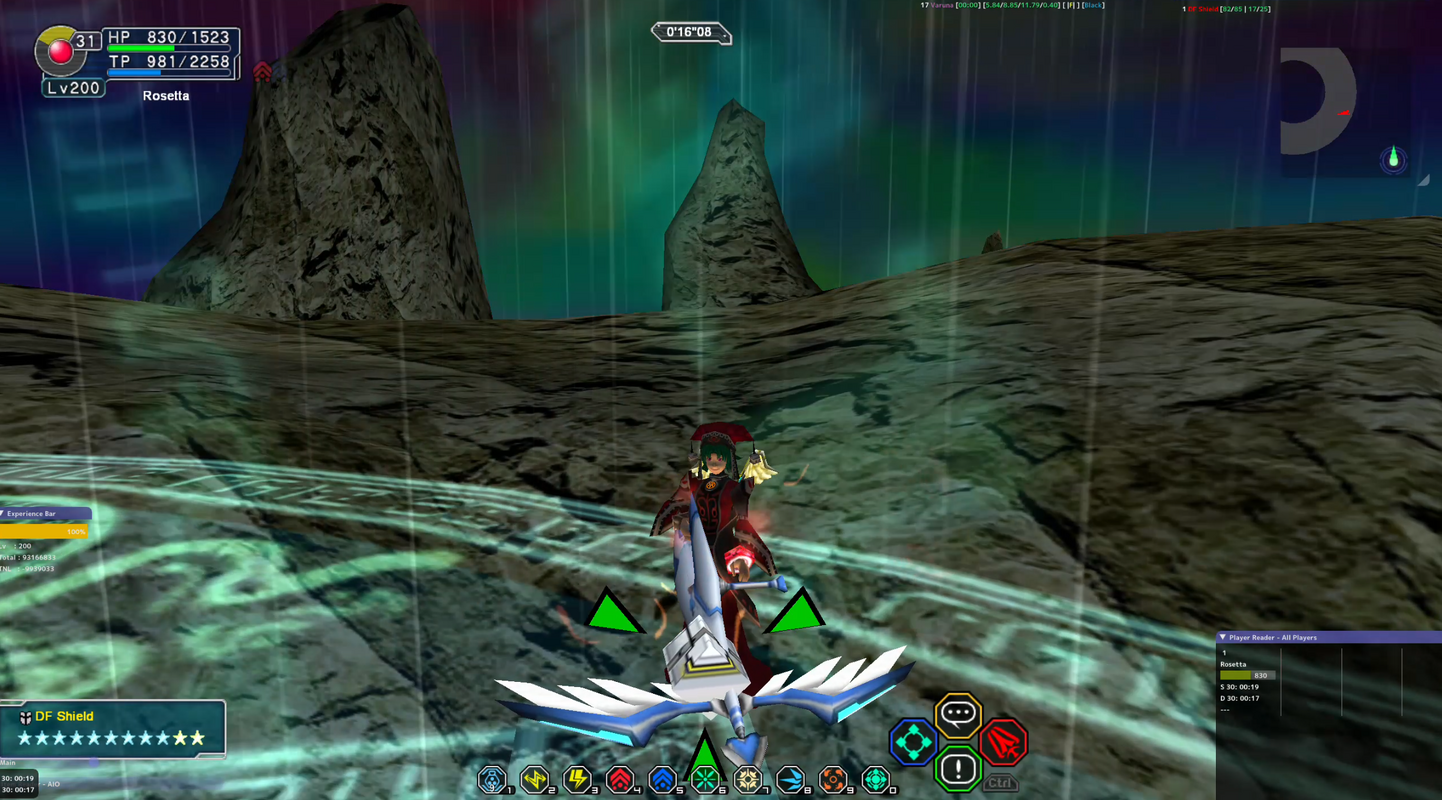Select the blue Barta icon in slot 5
1442x800 pixels.
coord(662,780)
